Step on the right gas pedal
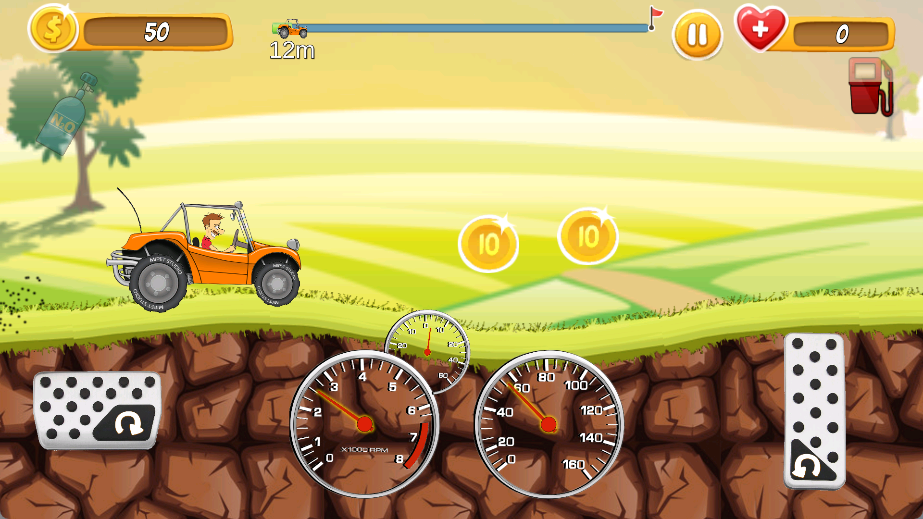Viewport: 923px width, 519px height. pos(814,410)
